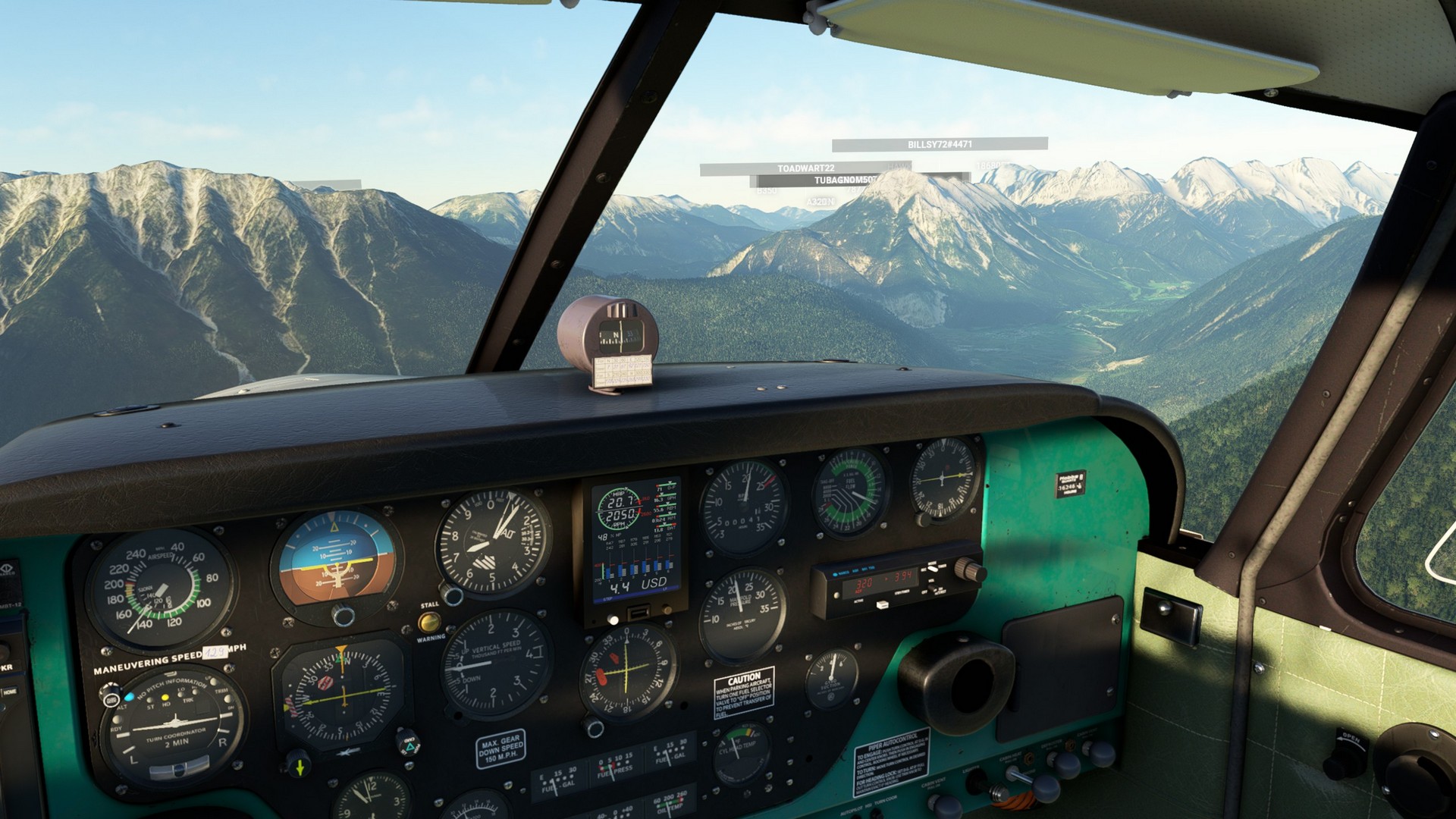Image resolution: width=1456 pixels, height=819 pixels.
Task: Select the BILLSY72#4471 player nameplate
Action: 940,144
